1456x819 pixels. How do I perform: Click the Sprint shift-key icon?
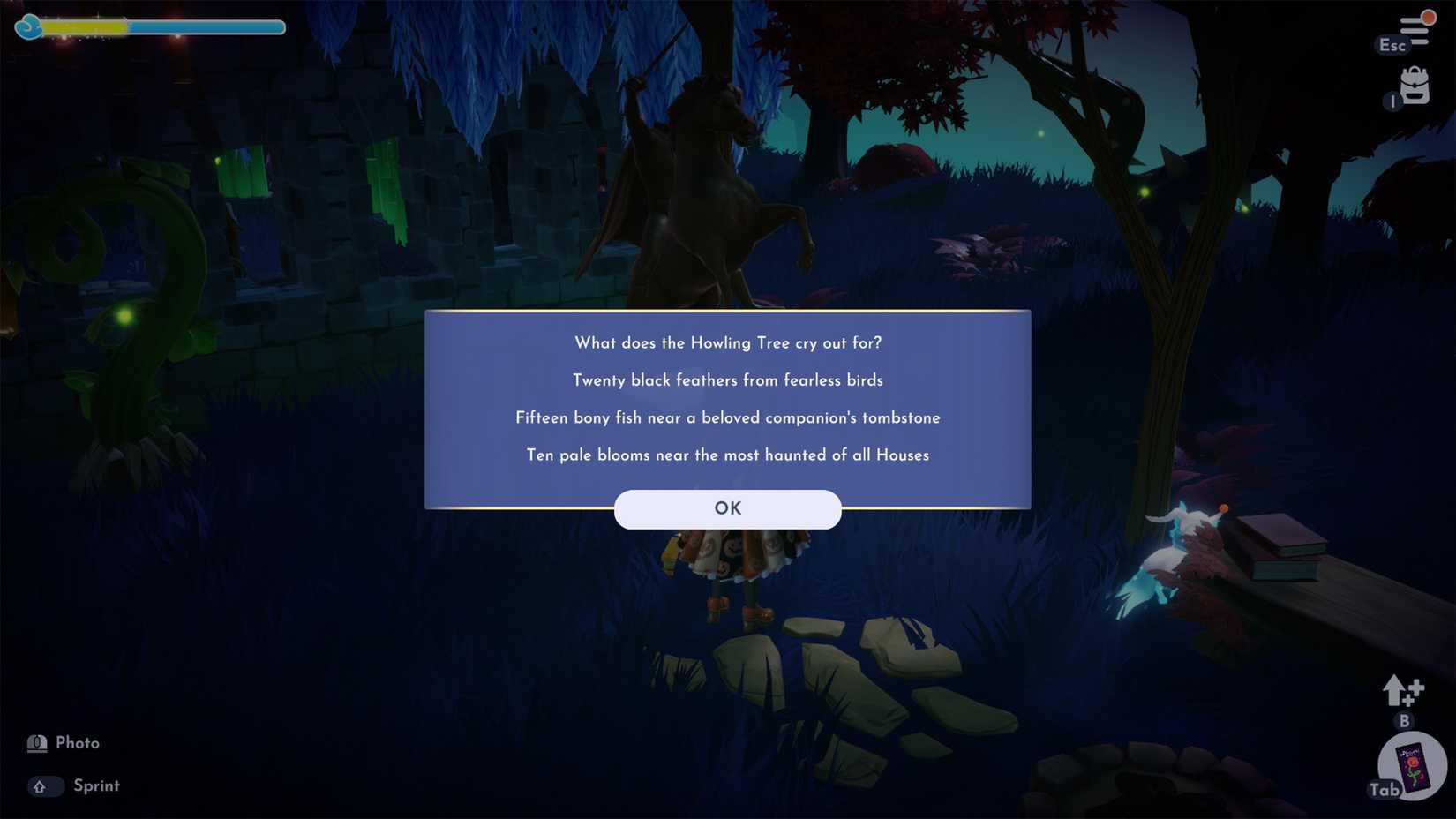[x=44, y=785]
